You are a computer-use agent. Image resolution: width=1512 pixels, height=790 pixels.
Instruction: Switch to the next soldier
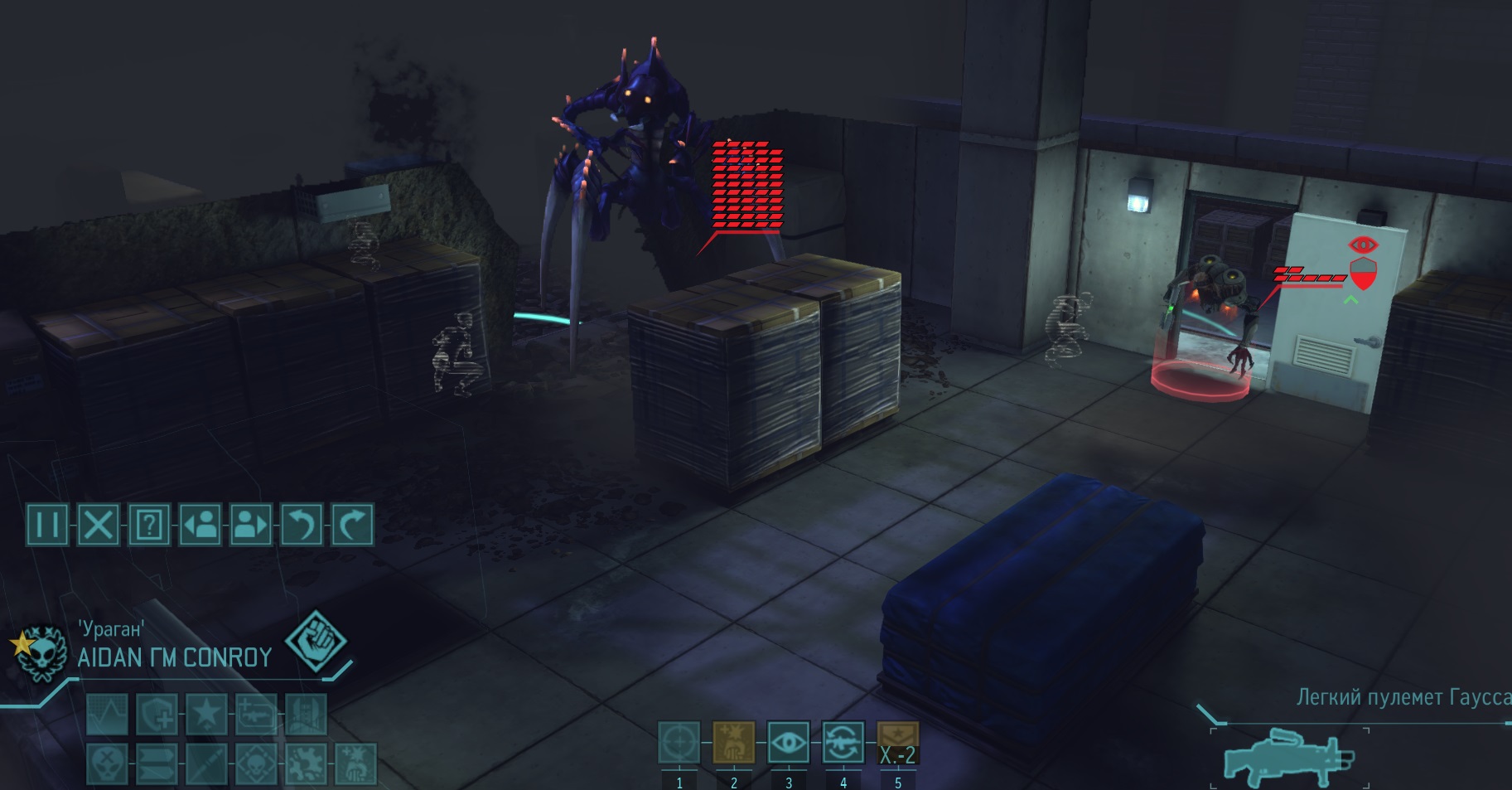click(x=250, y=525)
